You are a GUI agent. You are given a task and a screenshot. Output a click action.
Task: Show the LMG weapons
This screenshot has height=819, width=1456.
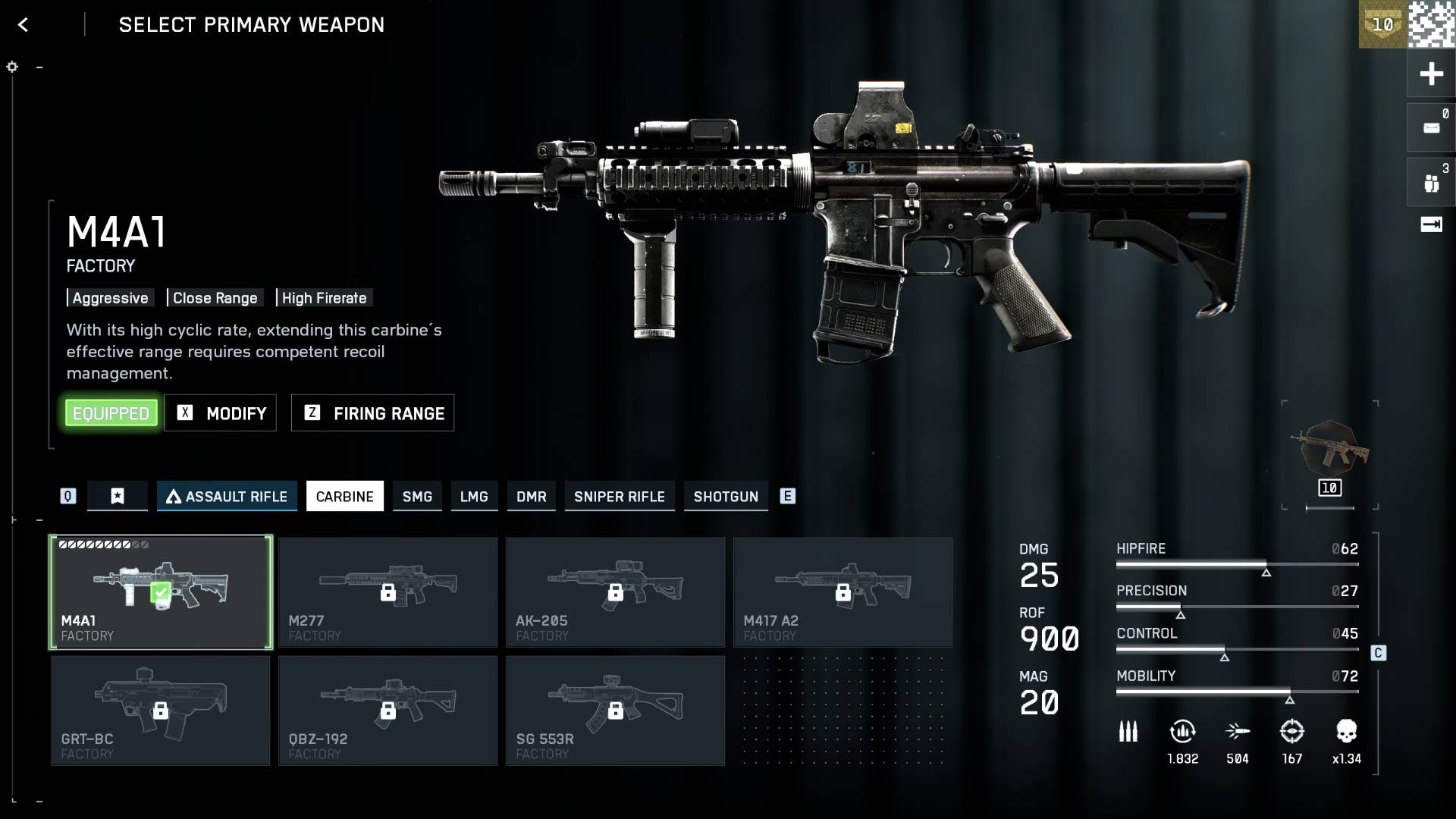[x=474, y=497]
